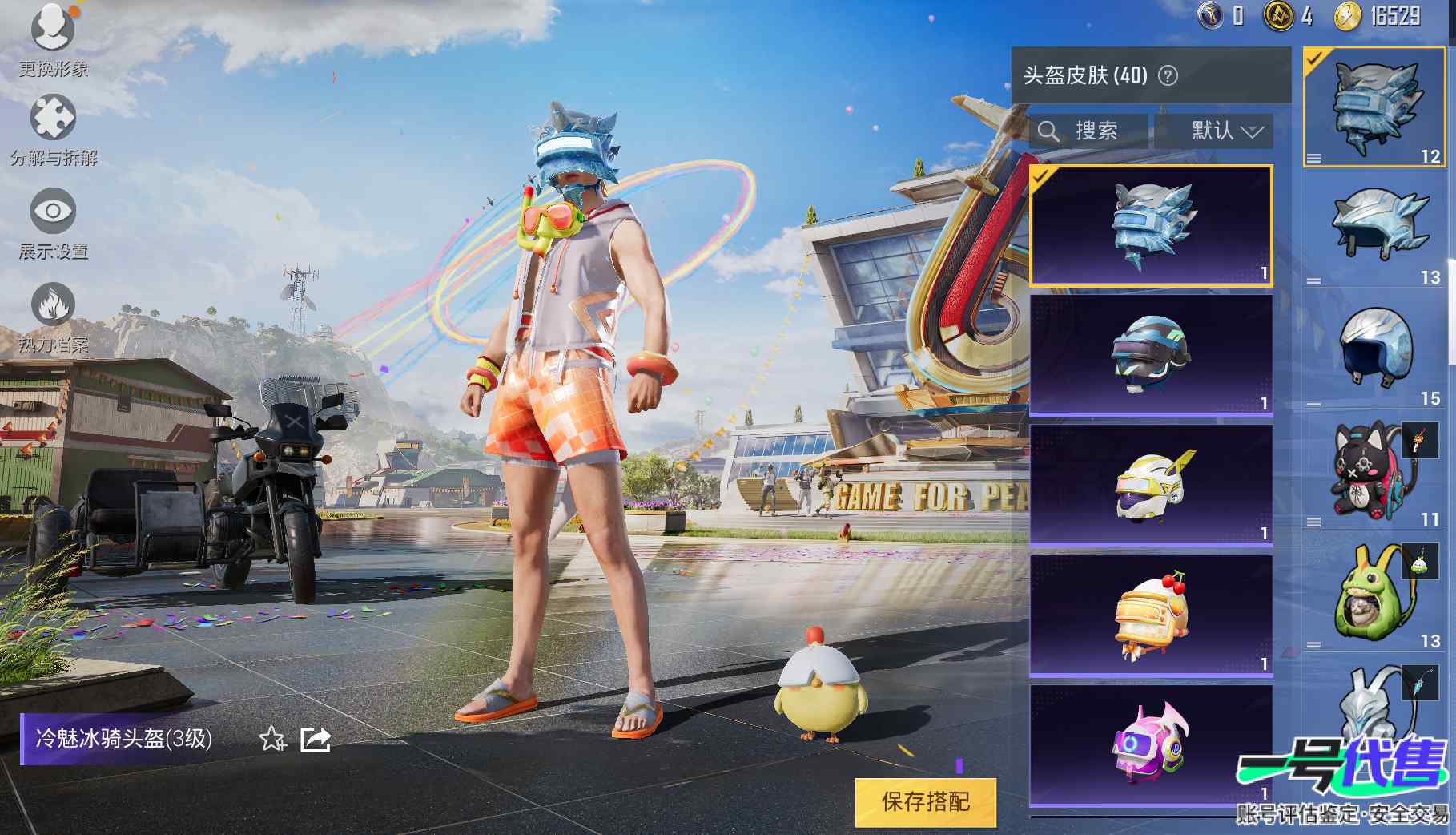Switch to the round ice helmet category numbered 15
Viewport: 1456px width, 835px height.
(1375, 349)
